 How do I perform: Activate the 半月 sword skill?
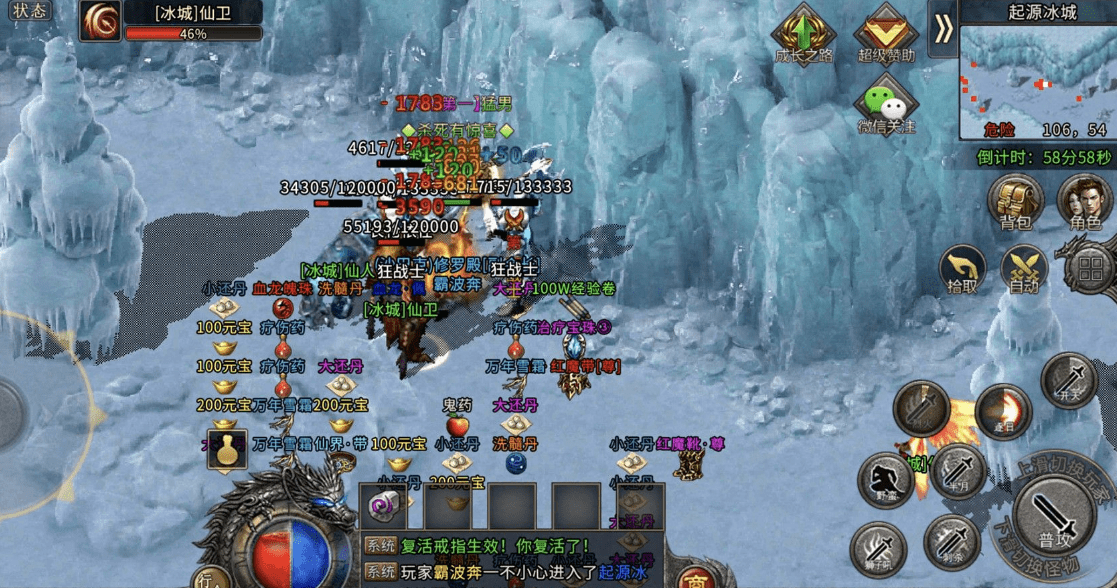(957, 471)
